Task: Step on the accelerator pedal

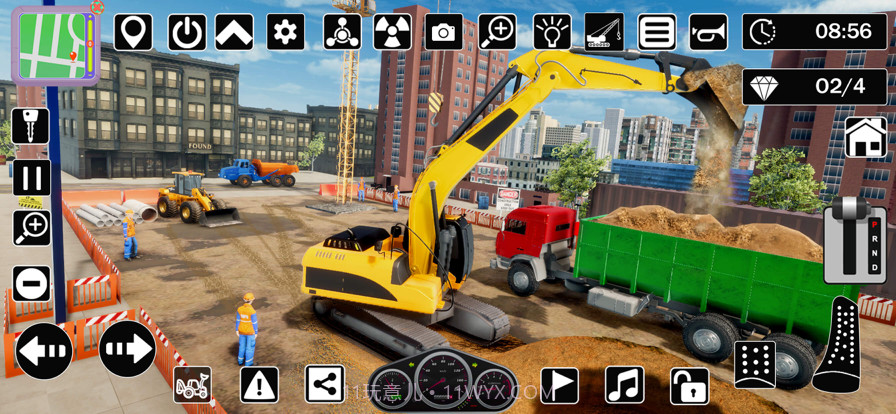Action: pos(838,345)
